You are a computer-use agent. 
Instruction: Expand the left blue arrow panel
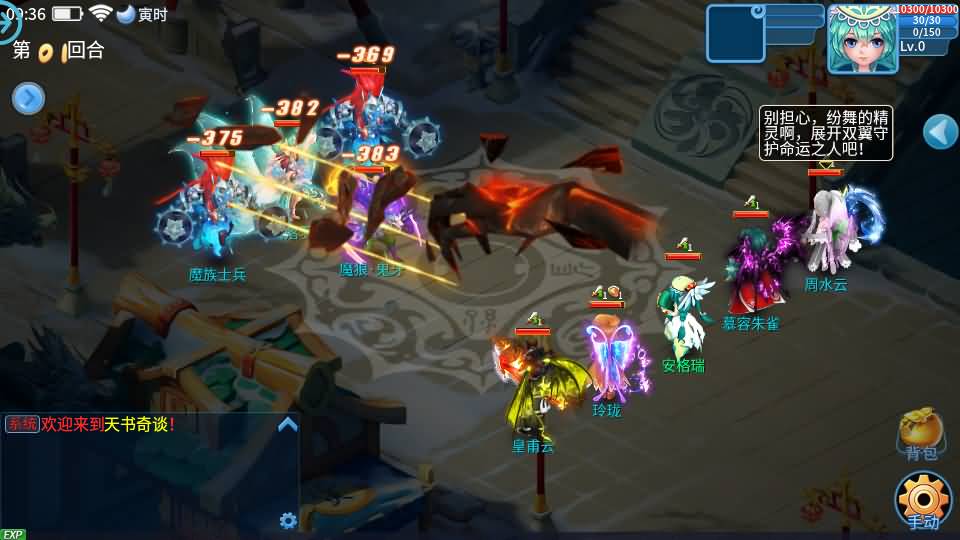(28, 98)
